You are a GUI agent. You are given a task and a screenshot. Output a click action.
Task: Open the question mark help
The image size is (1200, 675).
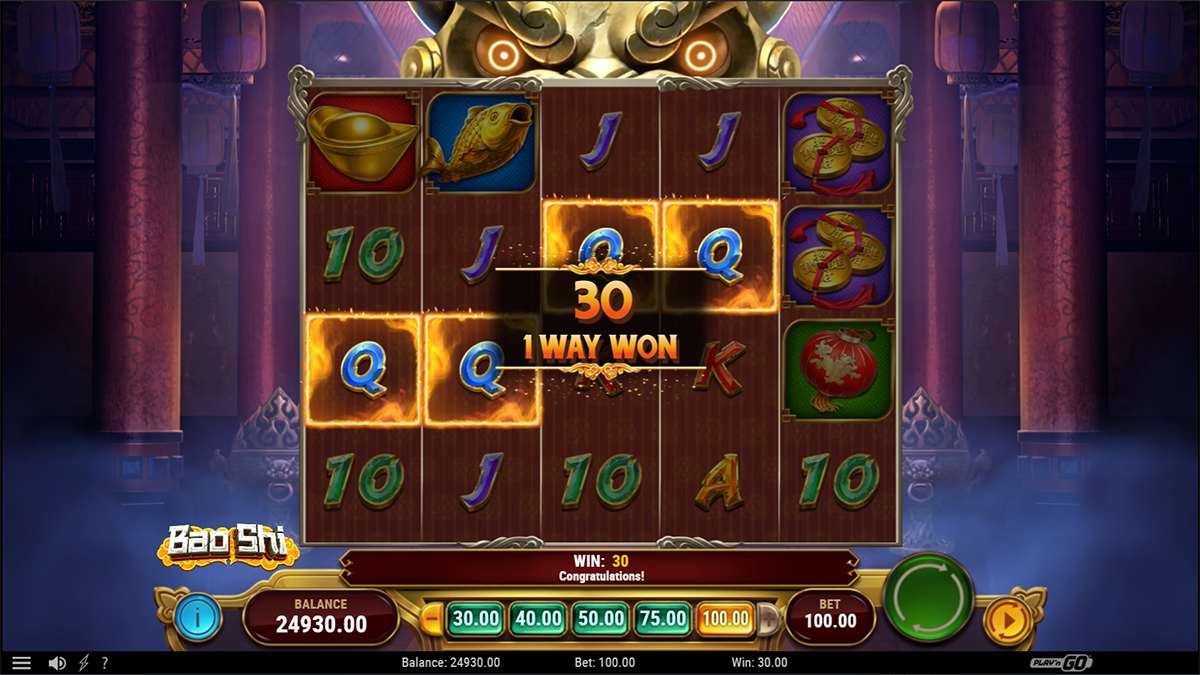click(x=104, y=663)
